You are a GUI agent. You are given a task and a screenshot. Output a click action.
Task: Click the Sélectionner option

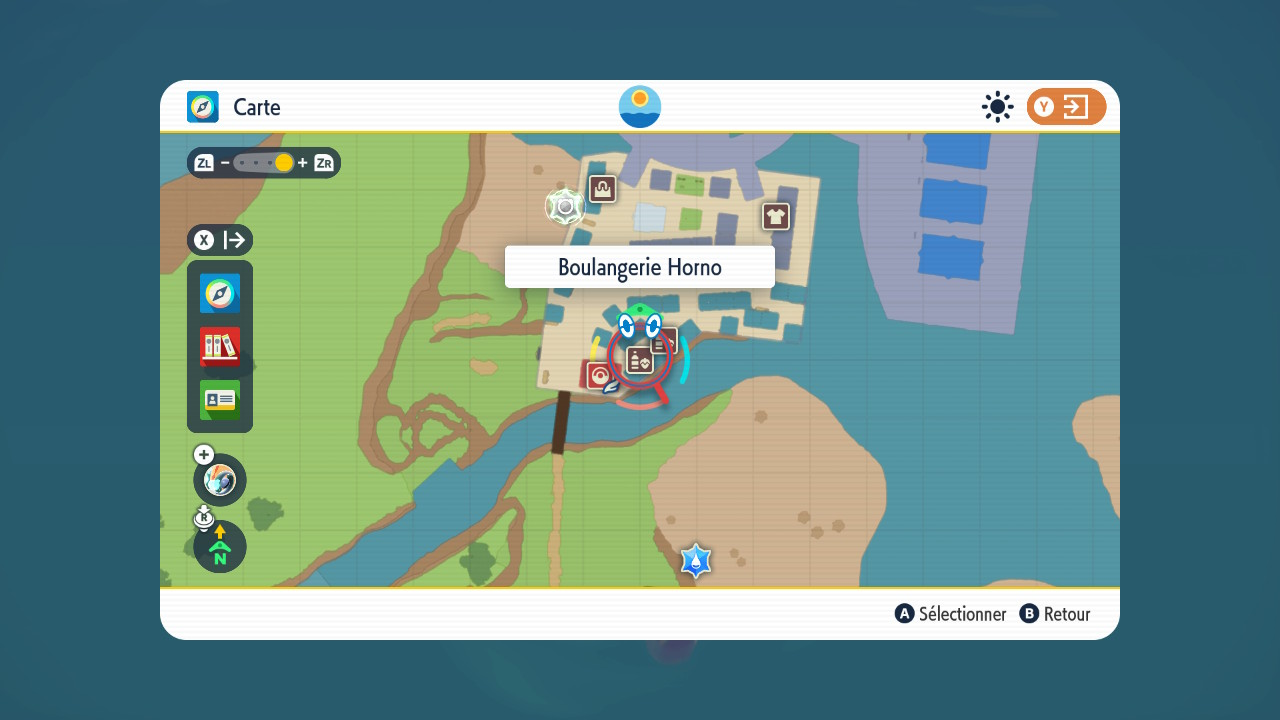951,614
